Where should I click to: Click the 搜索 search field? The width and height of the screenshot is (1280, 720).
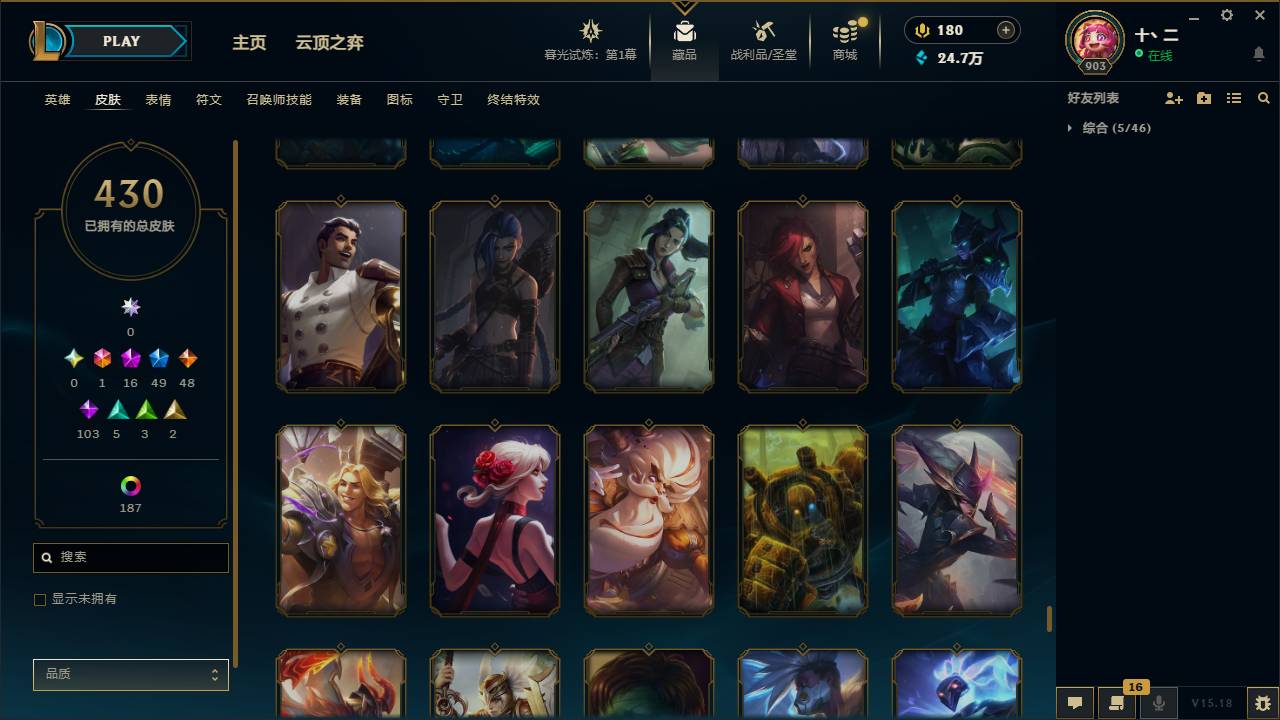coord(130,557)
